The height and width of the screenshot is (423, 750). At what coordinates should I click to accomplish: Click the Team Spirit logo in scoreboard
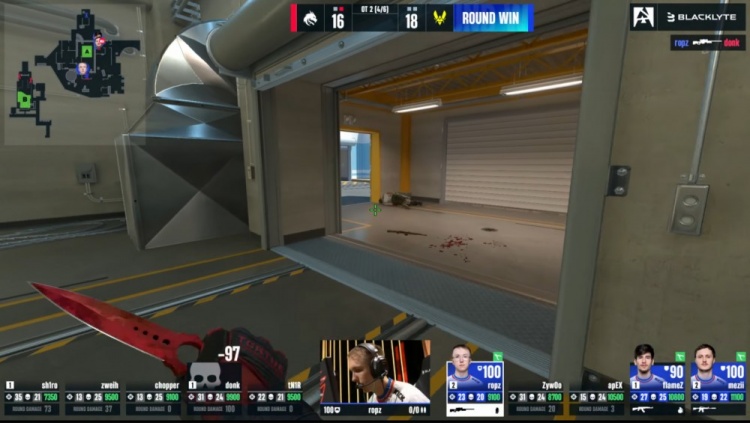point(309,18)
